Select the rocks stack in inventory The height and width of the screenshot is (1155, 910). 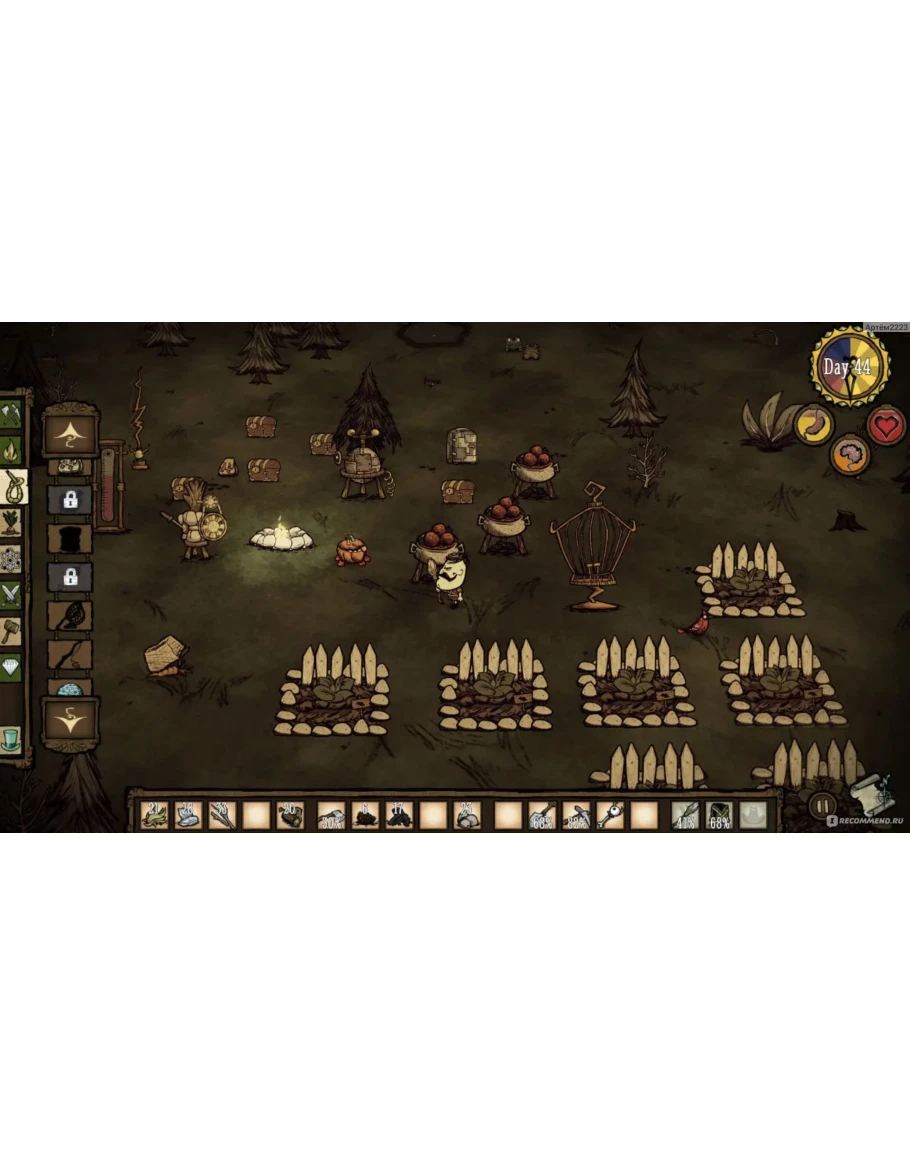click(x=466, y=815)
